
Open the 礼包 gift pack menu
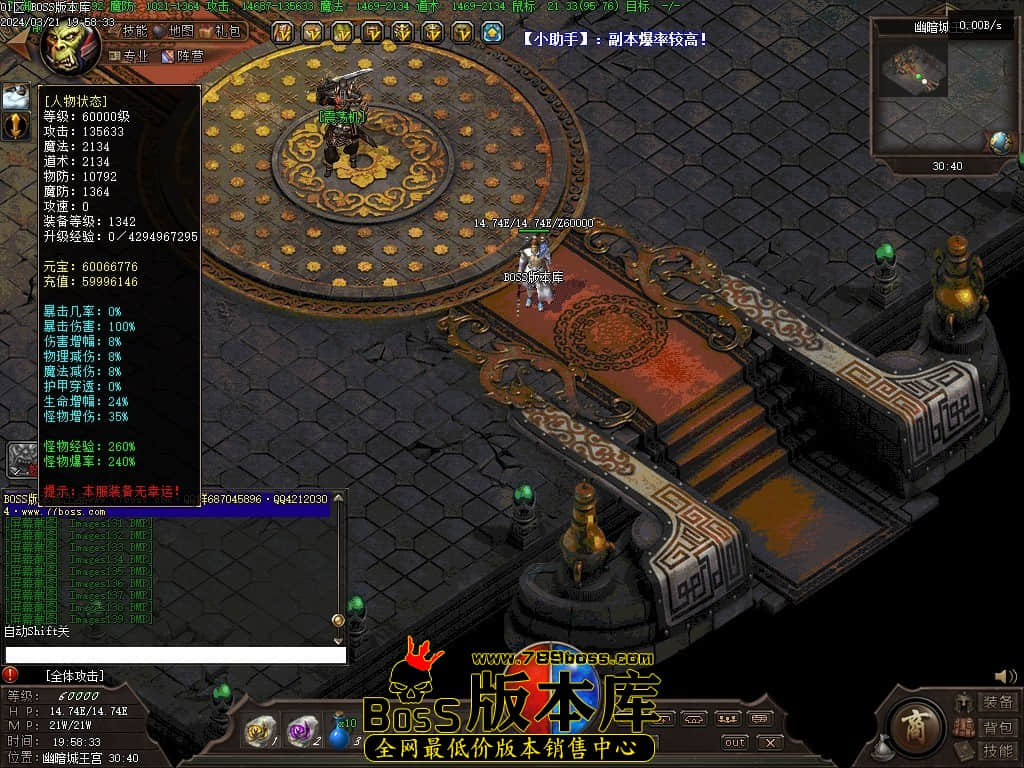pos(223,31)
